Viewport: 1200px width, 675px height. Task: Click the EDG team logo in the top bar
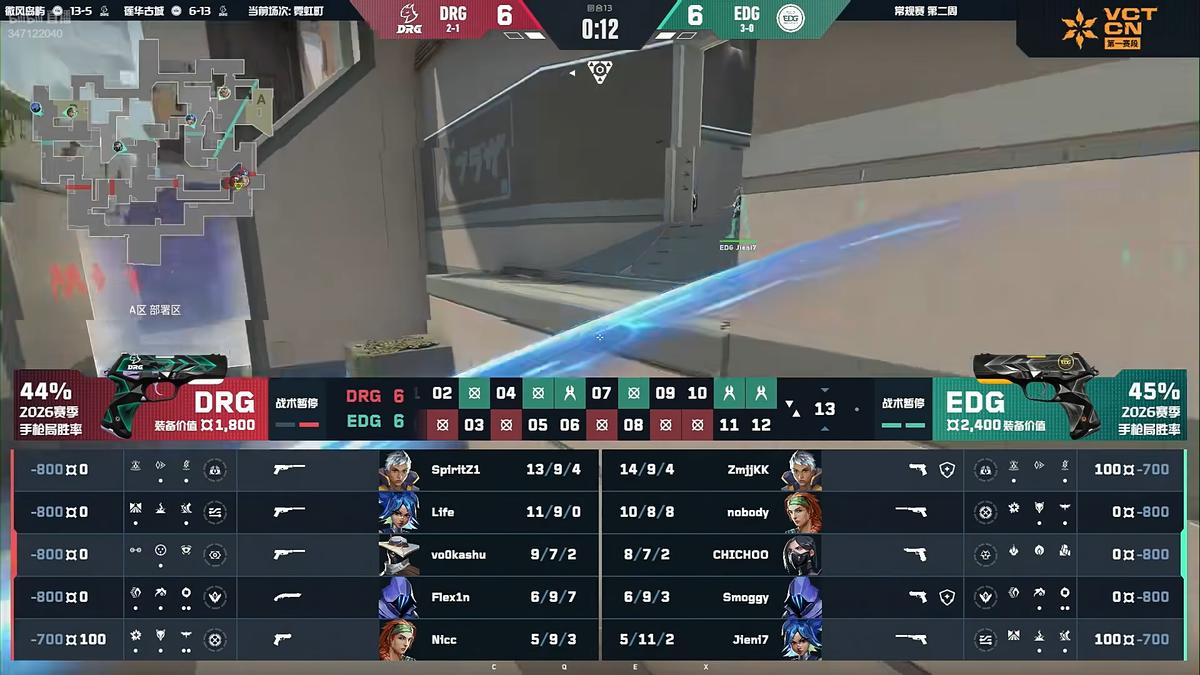click(790, 18)
